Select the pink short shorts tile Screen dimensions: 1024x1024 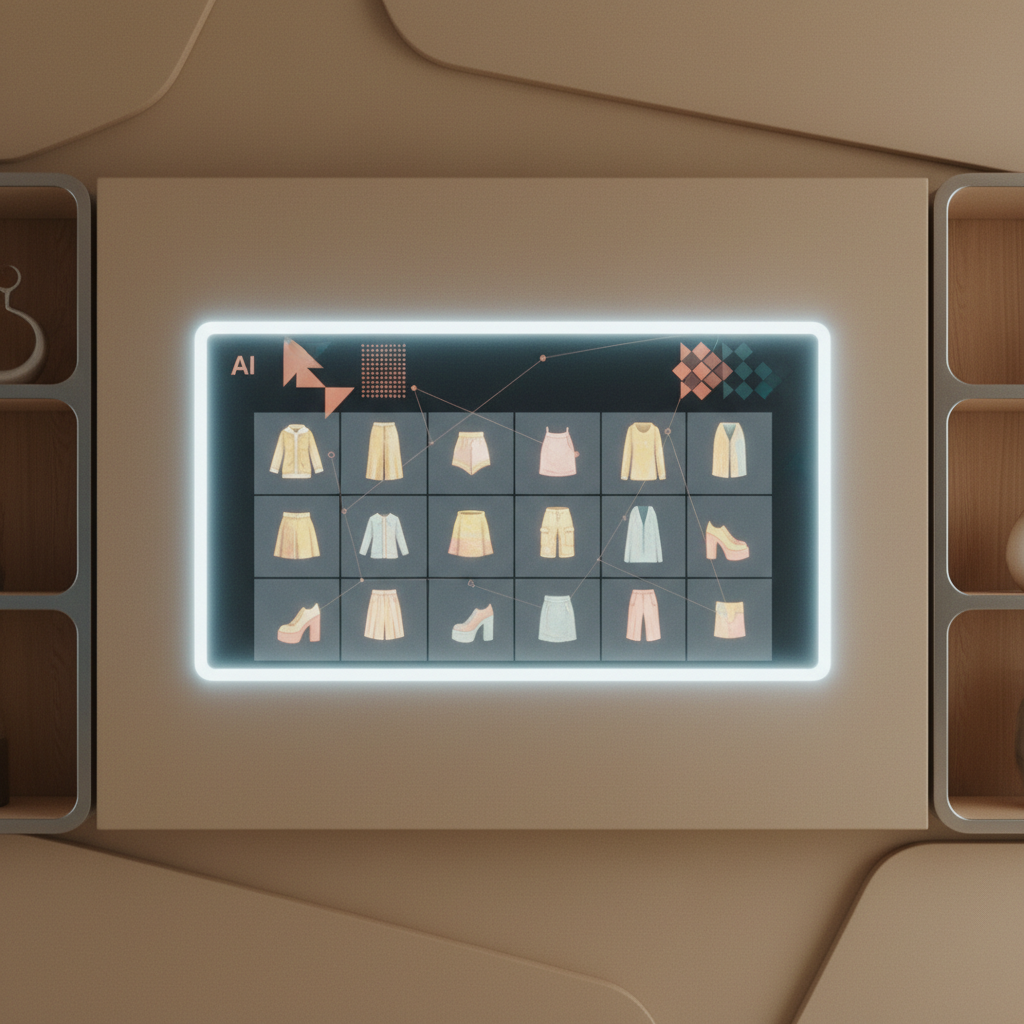[x=471, y=453]
